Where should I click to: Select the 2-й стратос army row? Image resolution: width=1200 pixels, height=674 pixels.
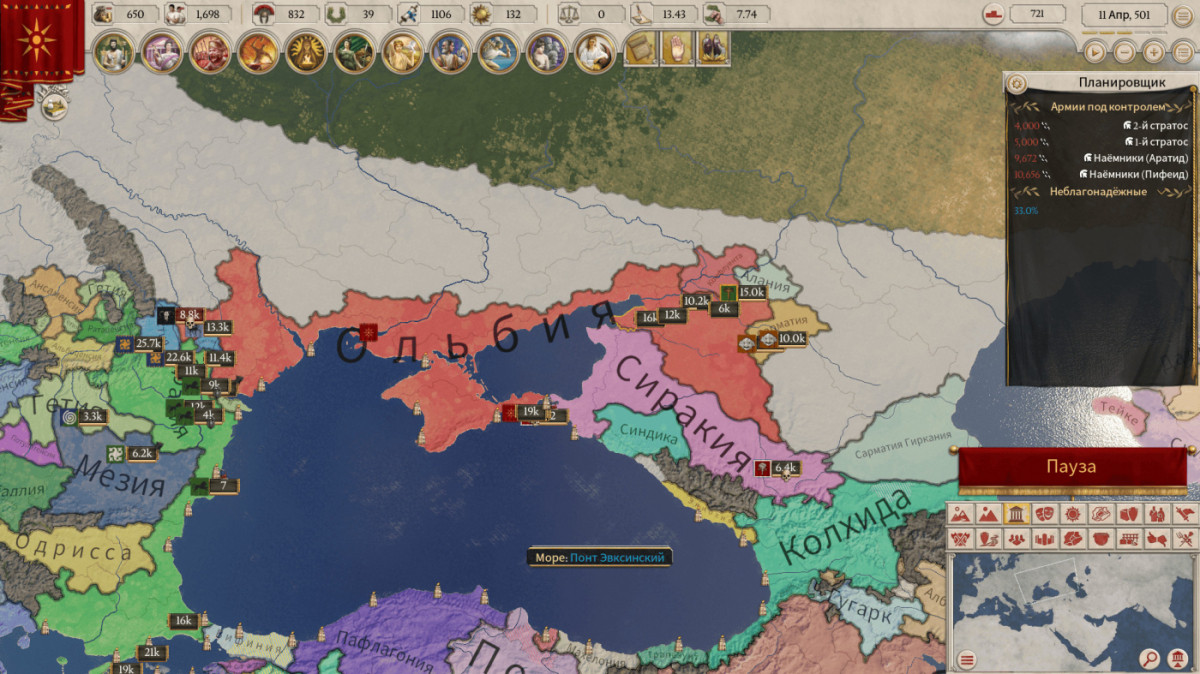(x=1101, y=126)
